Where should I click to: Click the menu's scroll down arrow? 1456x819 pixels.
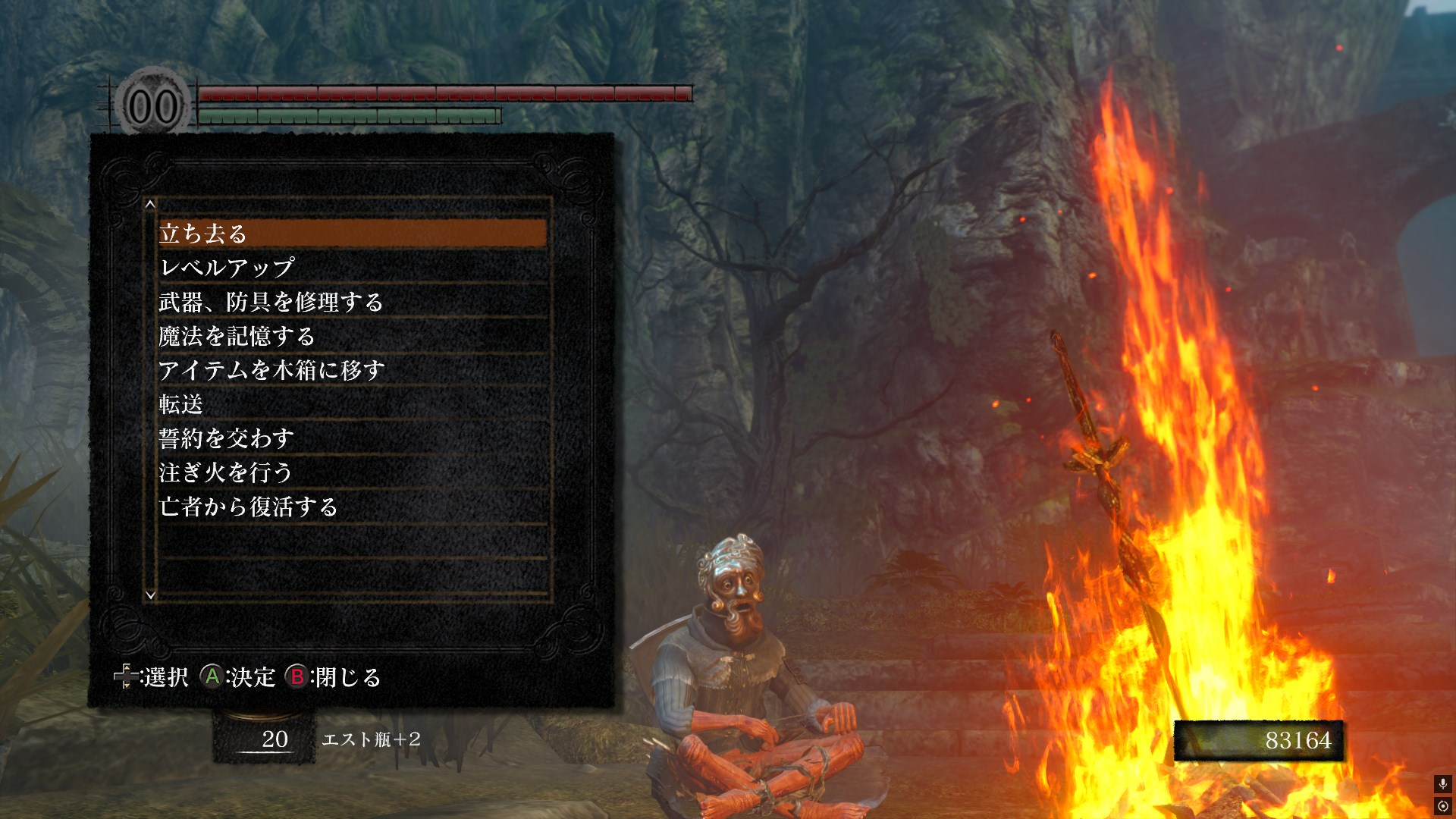pos(150,595)
